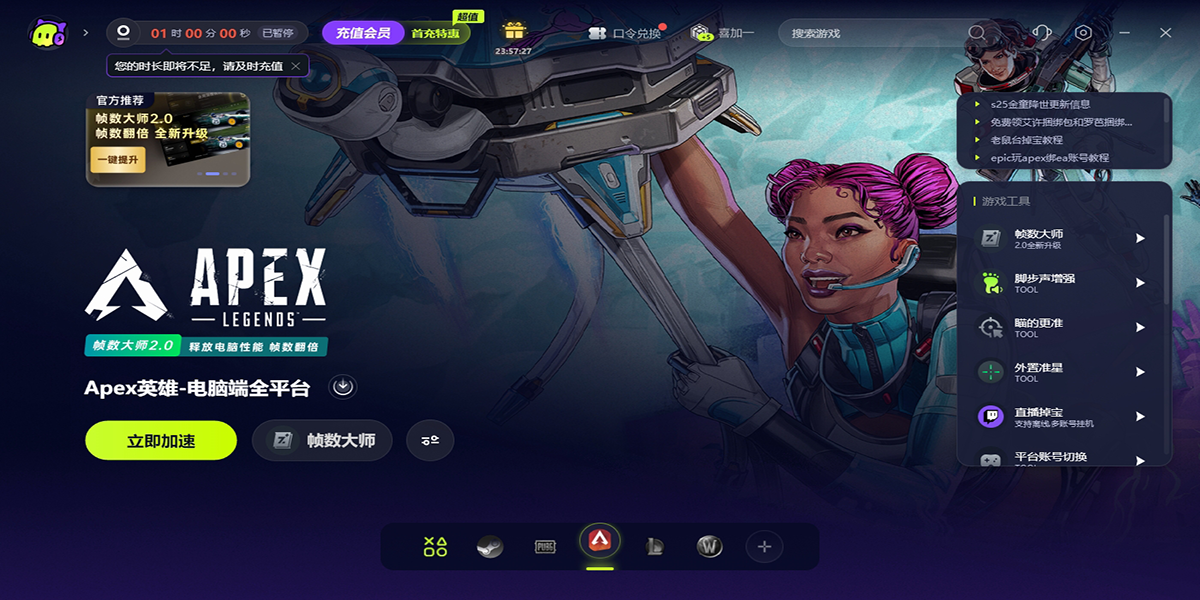The image size is (1200, 600).
Task: Open the 老鼠台掉宝教程 tutorial link
Action: [1026, 140]
